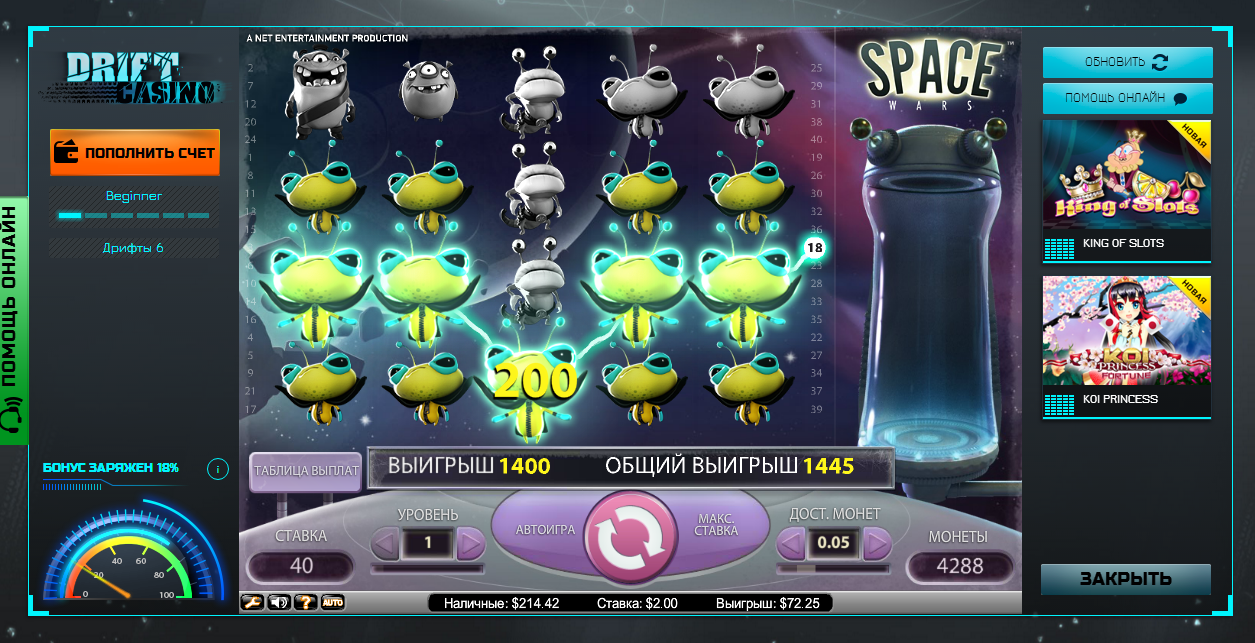
Task: Click Пополнить Счет deposit button
Action: click(x=135, y=152)
